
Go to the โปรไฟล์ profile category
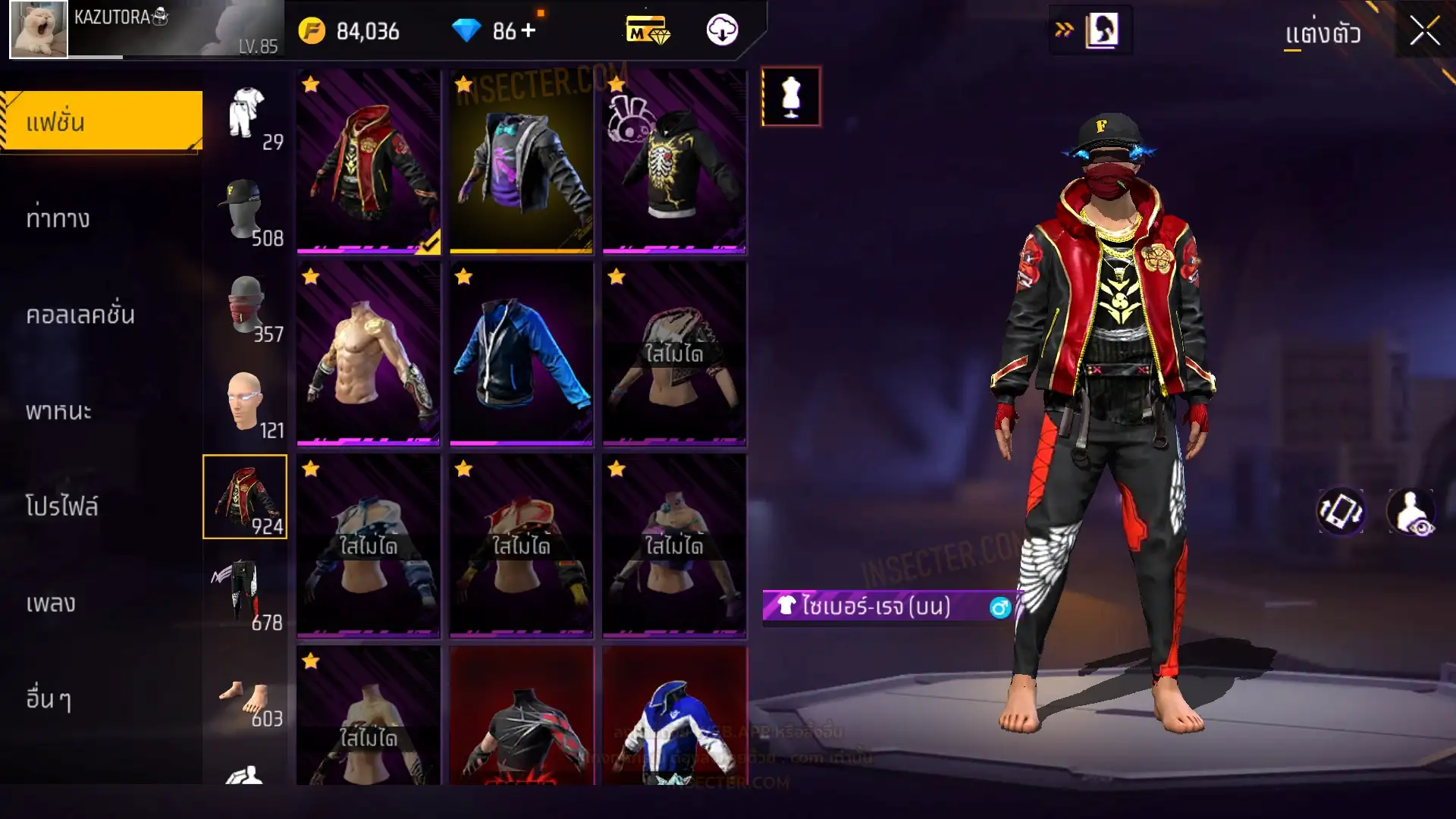click(x=62, y=507)
